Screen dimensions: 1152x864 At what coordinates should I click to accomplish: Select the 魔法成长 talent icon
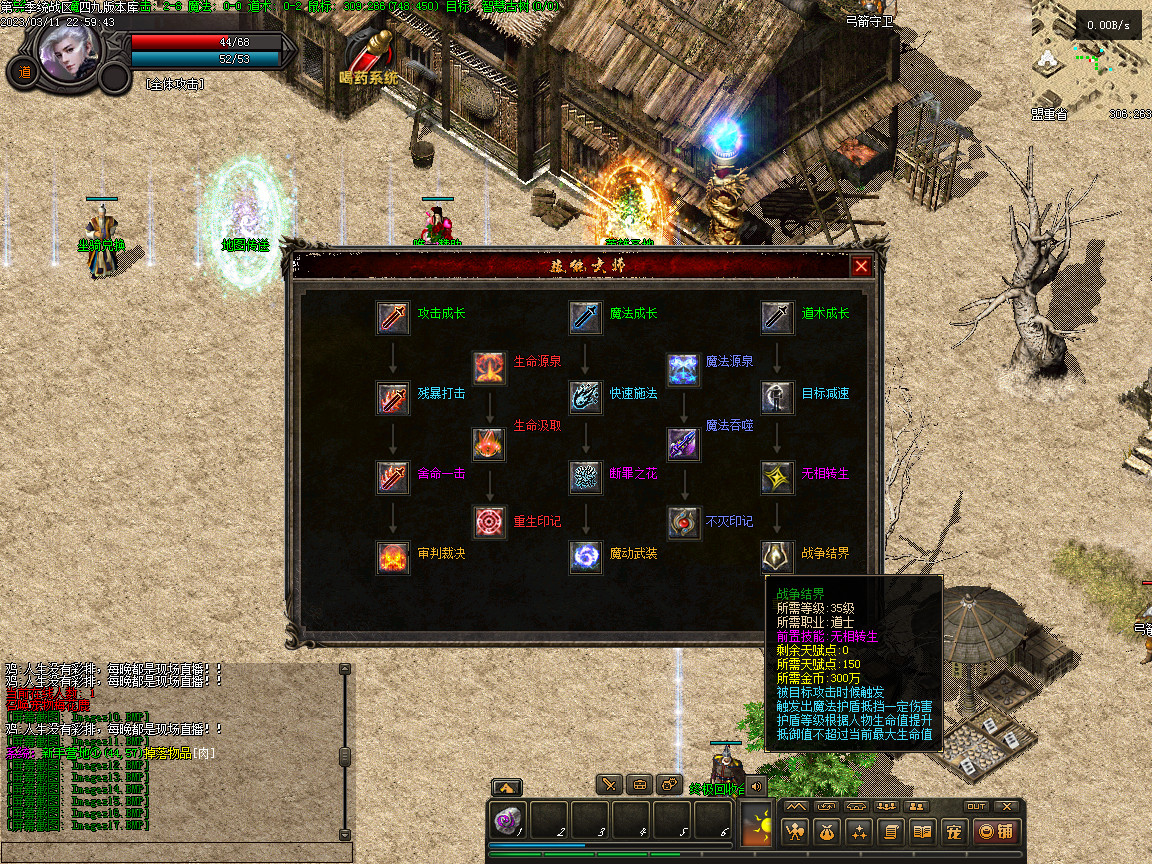pos(586,317)
